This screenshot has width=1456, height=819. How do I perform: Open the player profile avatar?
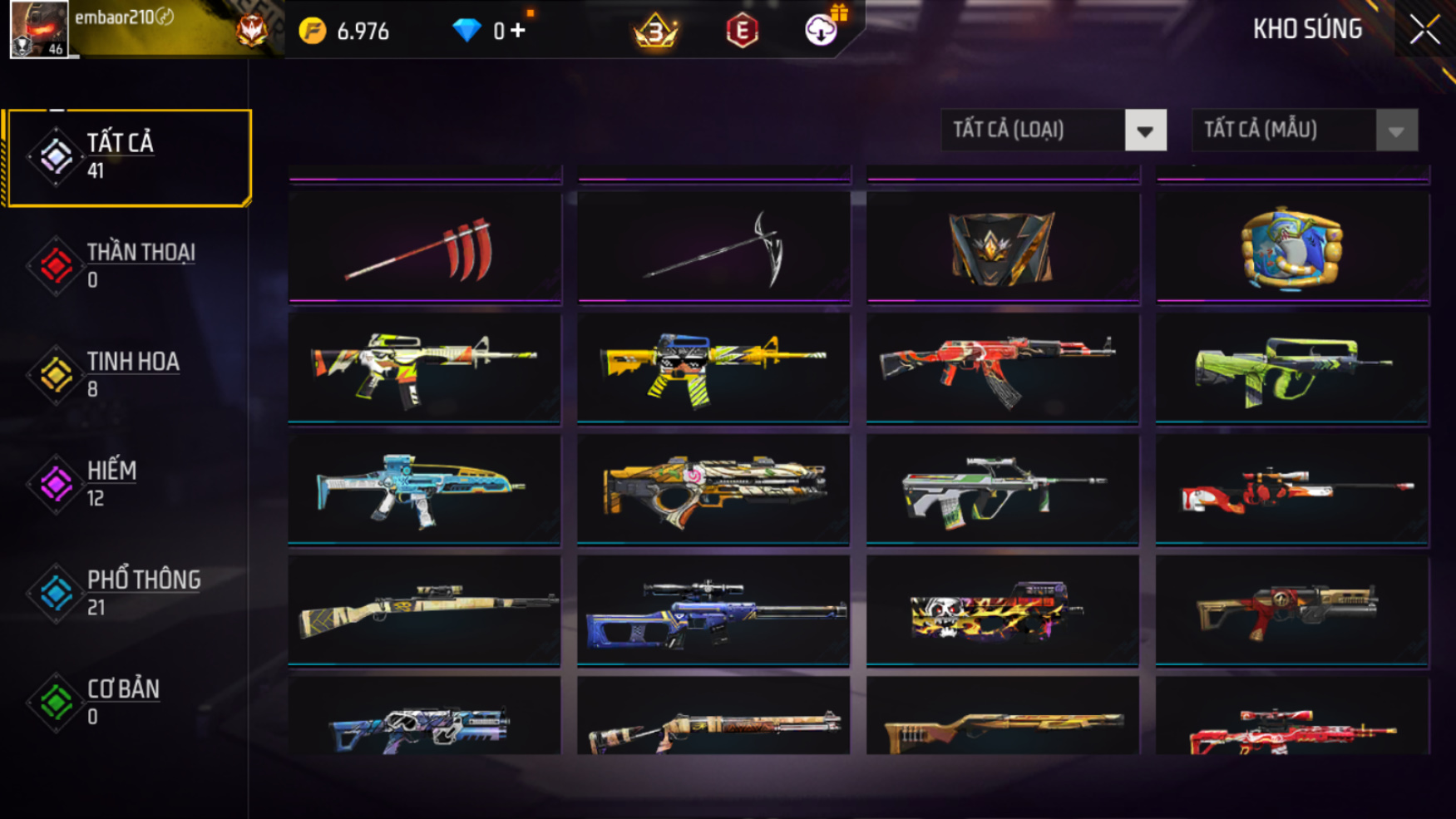pos(38,29)
